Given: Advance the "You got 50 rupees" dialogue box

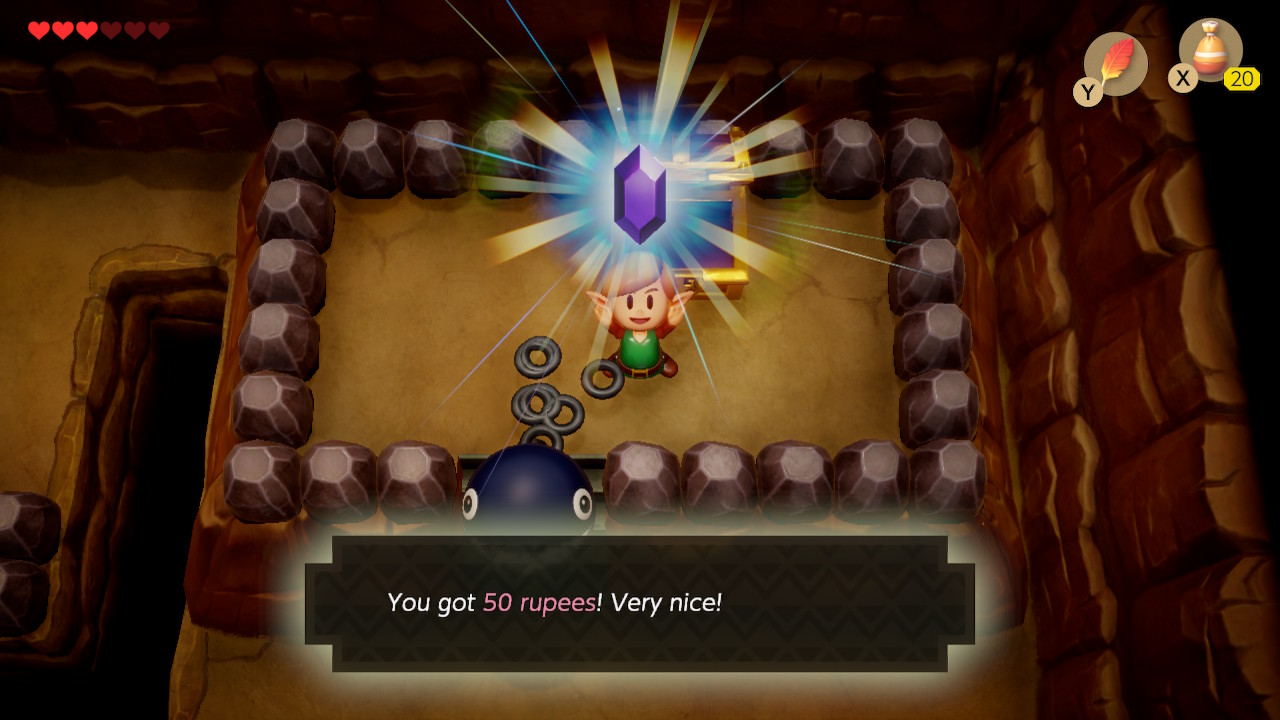Looking at the screenshot, I should (640, 603).
